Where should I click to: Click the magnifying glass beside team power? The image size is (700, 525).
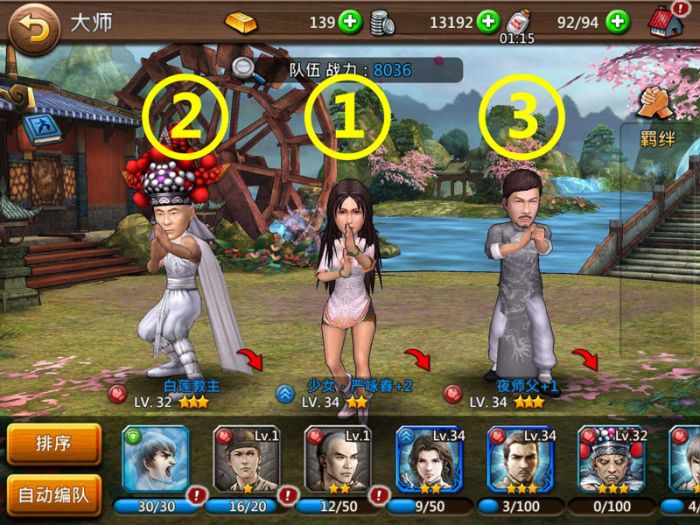point(244,68)
